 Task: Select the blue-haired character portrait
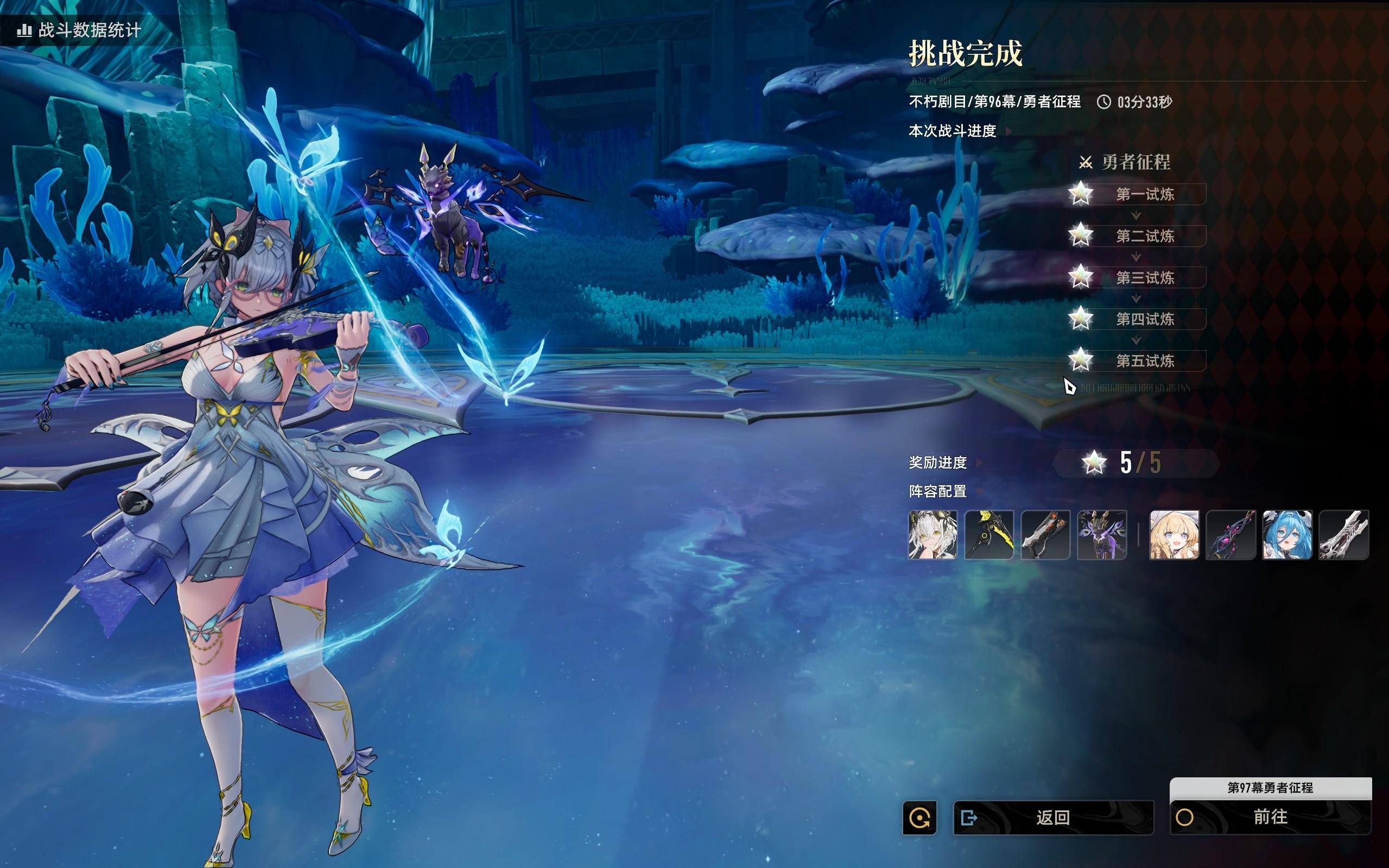tap(1287, 535)
